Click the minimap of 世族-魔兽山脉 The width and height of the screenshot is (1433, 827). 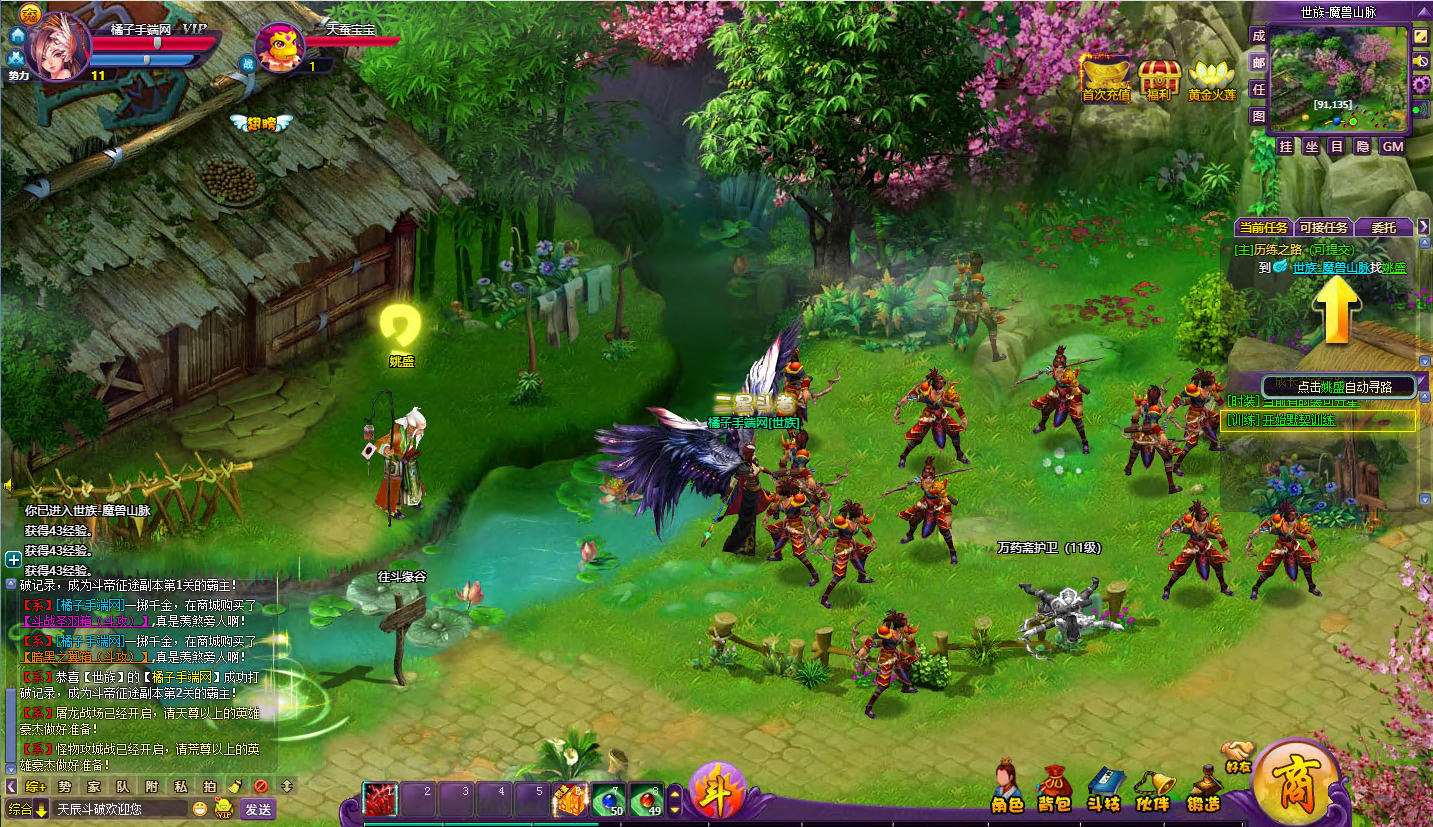(x=1337, y=77)
